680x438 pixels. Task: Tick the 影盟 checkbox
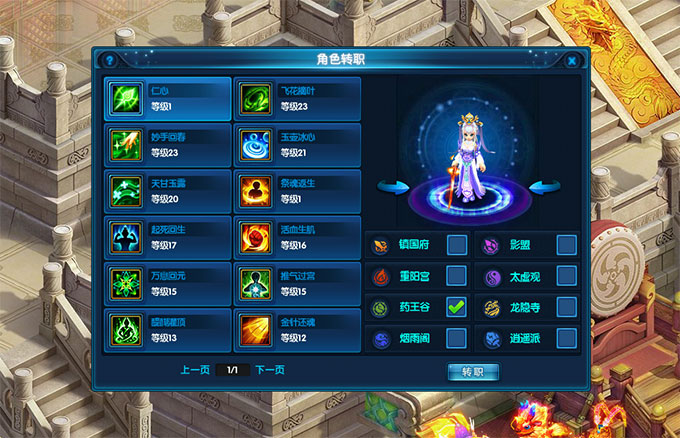click(566, 244)
